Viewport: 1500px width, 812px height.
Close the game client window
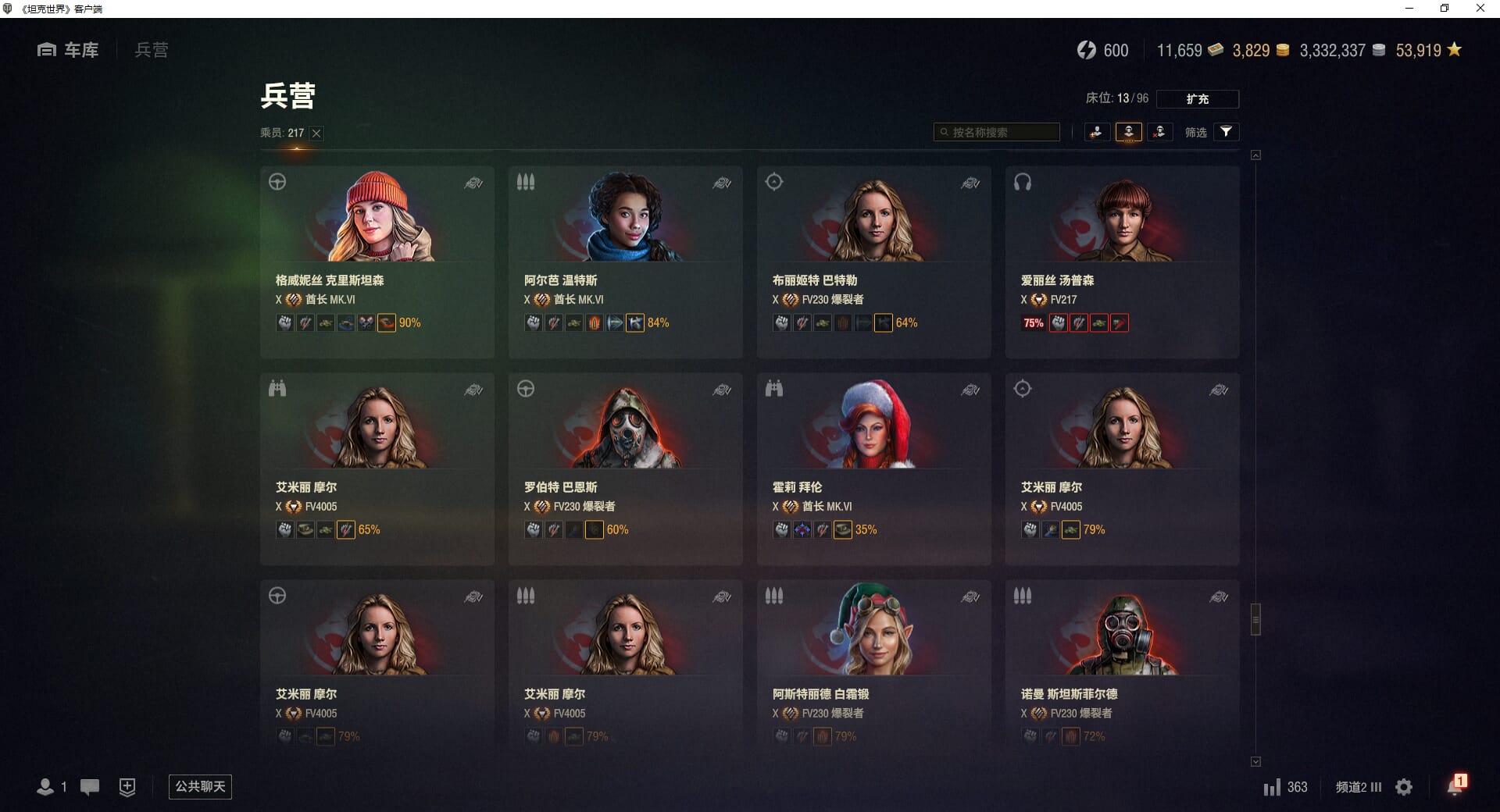tap(1480, 9)
